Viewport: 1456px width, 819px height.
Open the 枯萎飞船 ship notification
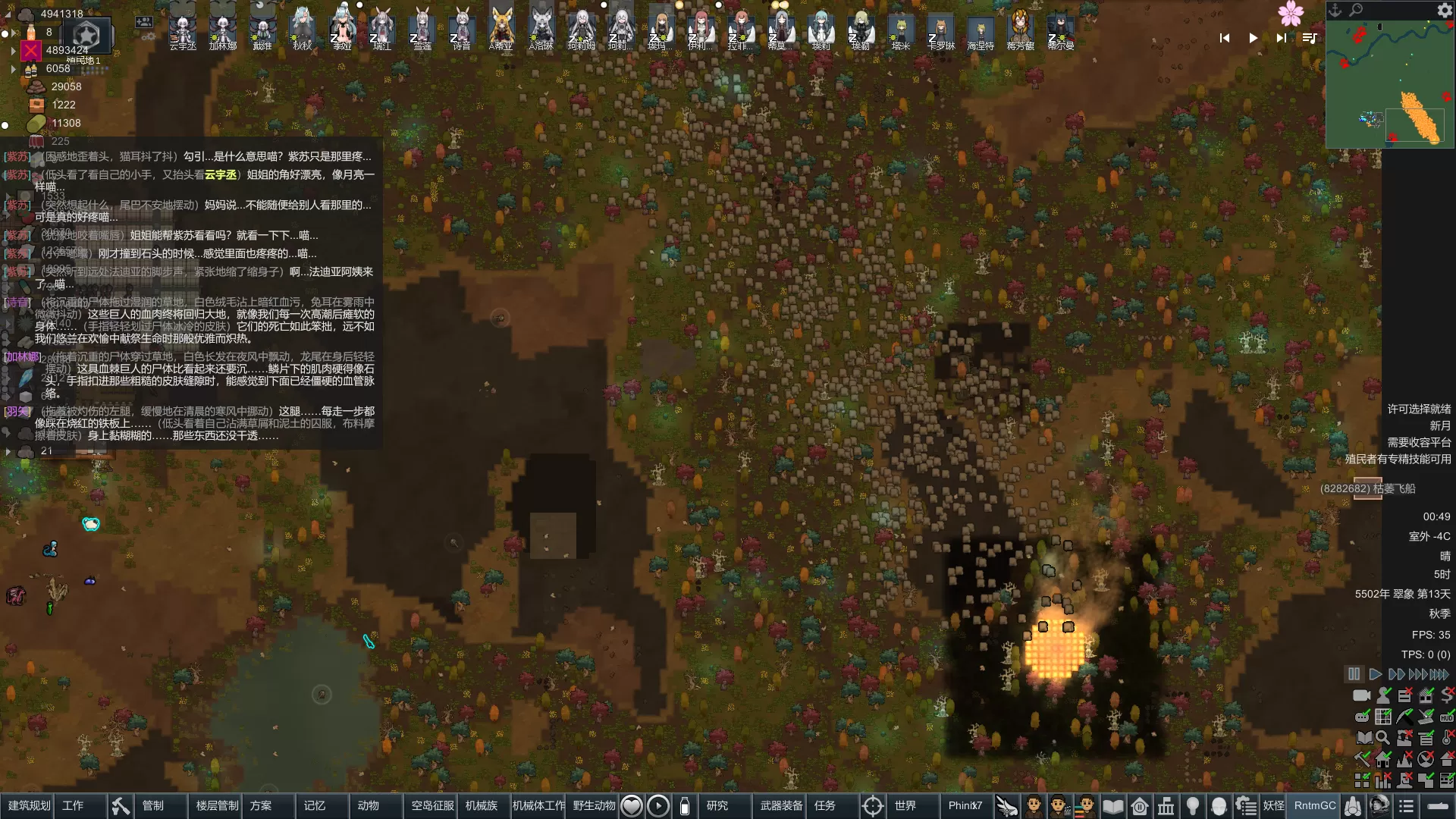(x=1368, y=488)
